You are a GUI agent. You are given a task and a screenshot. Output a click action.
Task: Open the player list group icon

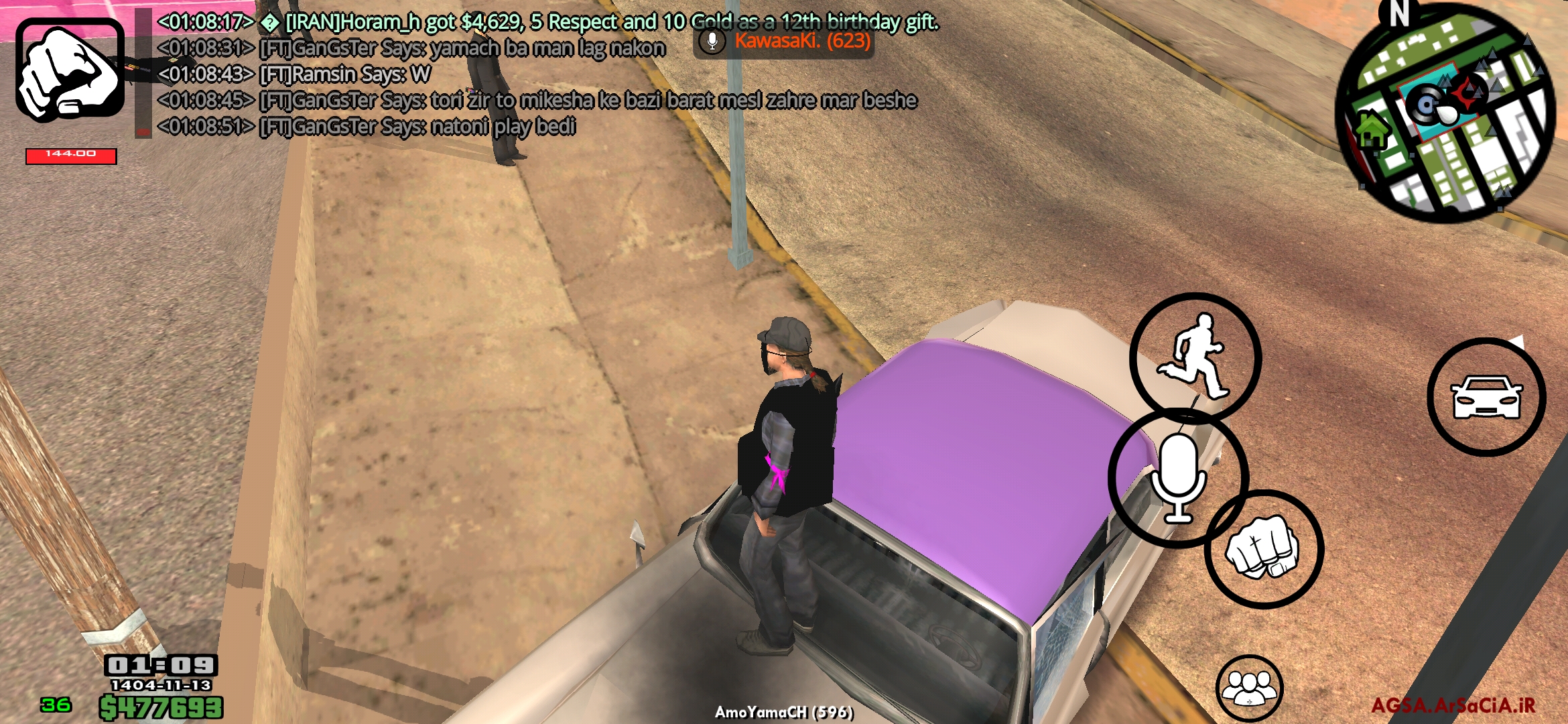coord(1249,688)
